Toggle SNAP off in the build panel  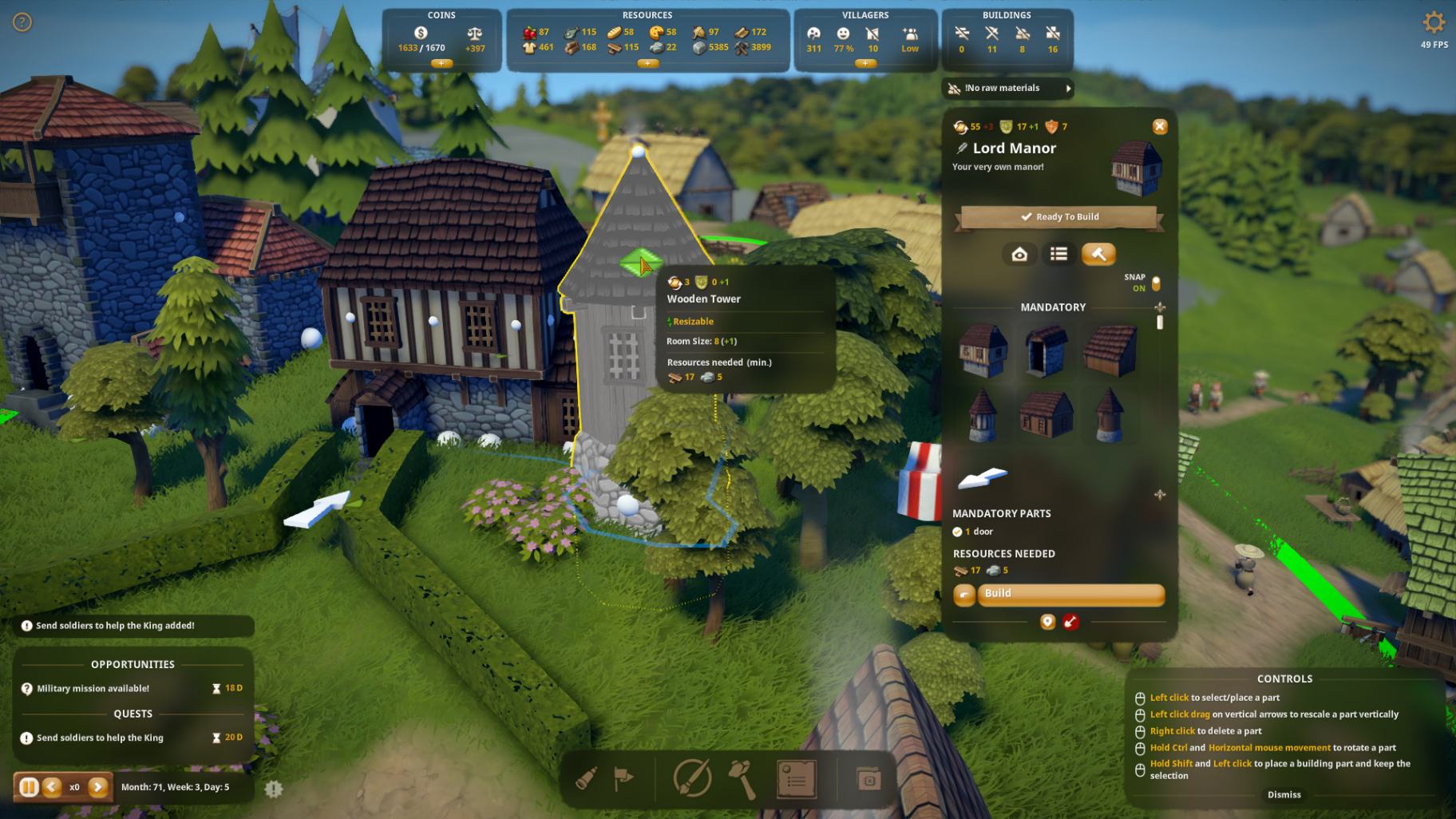(1156, 282)
